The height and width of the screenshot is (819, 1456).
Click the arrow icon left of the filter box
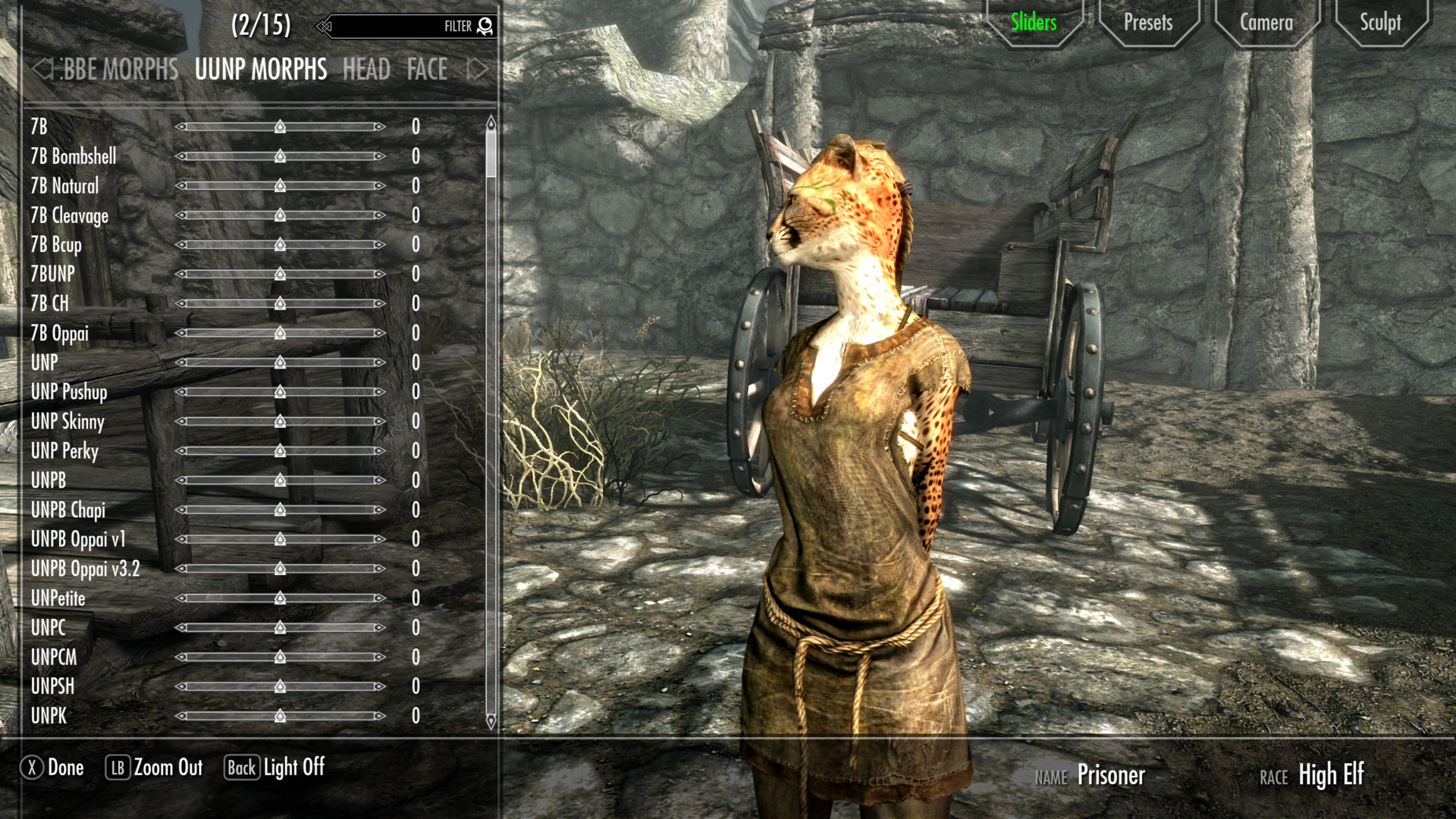(324, 25)
